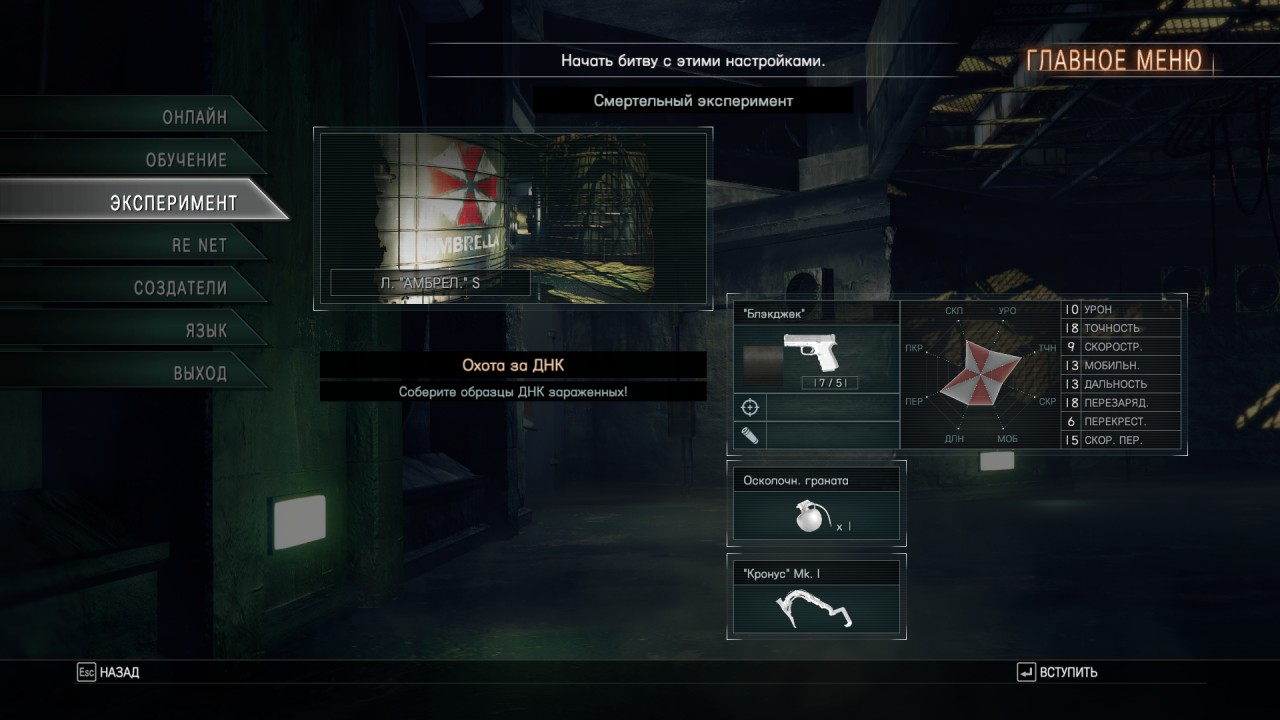Open the RE NET menu option
Viewport: 1280px width, 720px height.
click(199, 245)
